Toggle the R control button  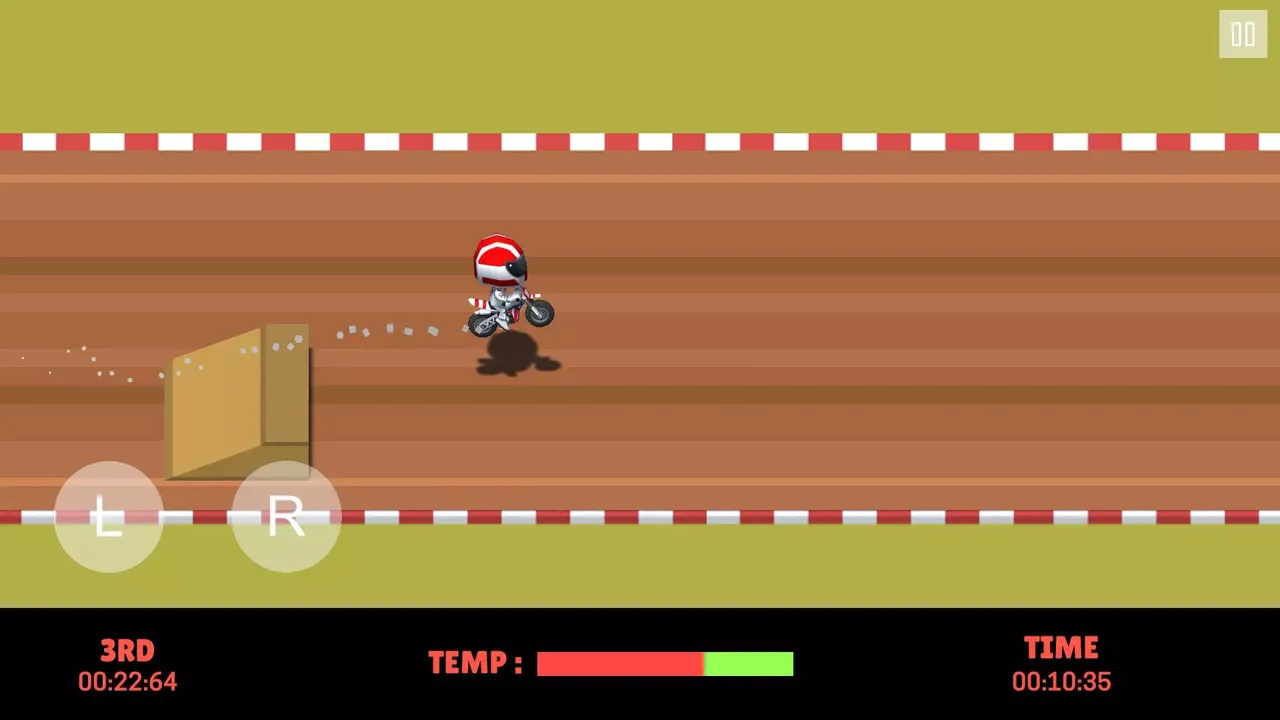[x=285, y=517]
